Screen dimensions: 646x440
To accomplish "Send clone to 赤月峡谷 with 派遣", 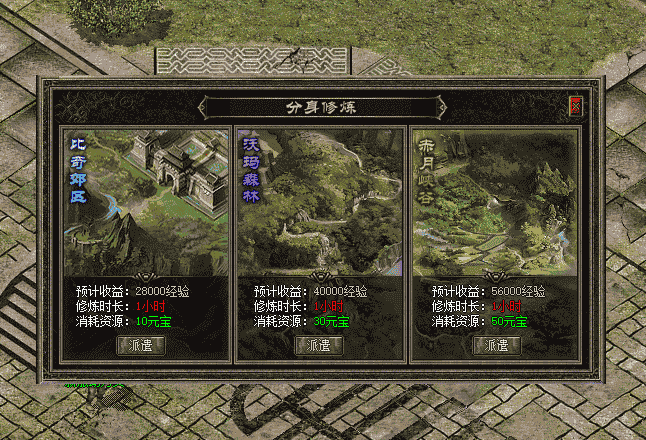I will pos(497,345).
